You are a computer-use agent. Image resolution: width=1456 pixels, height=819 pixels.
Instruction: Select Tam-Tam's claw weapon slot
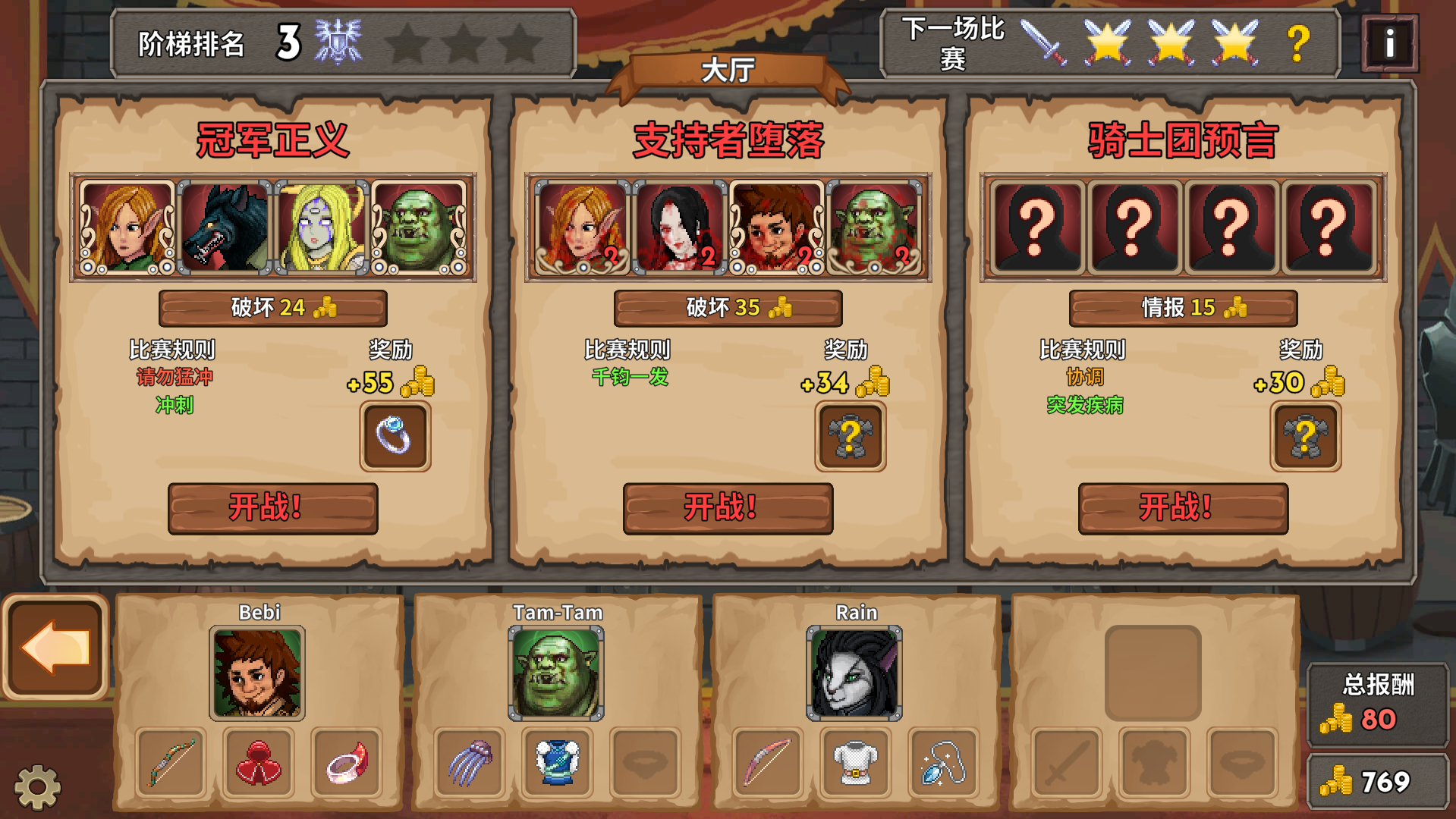pos(469,763)
